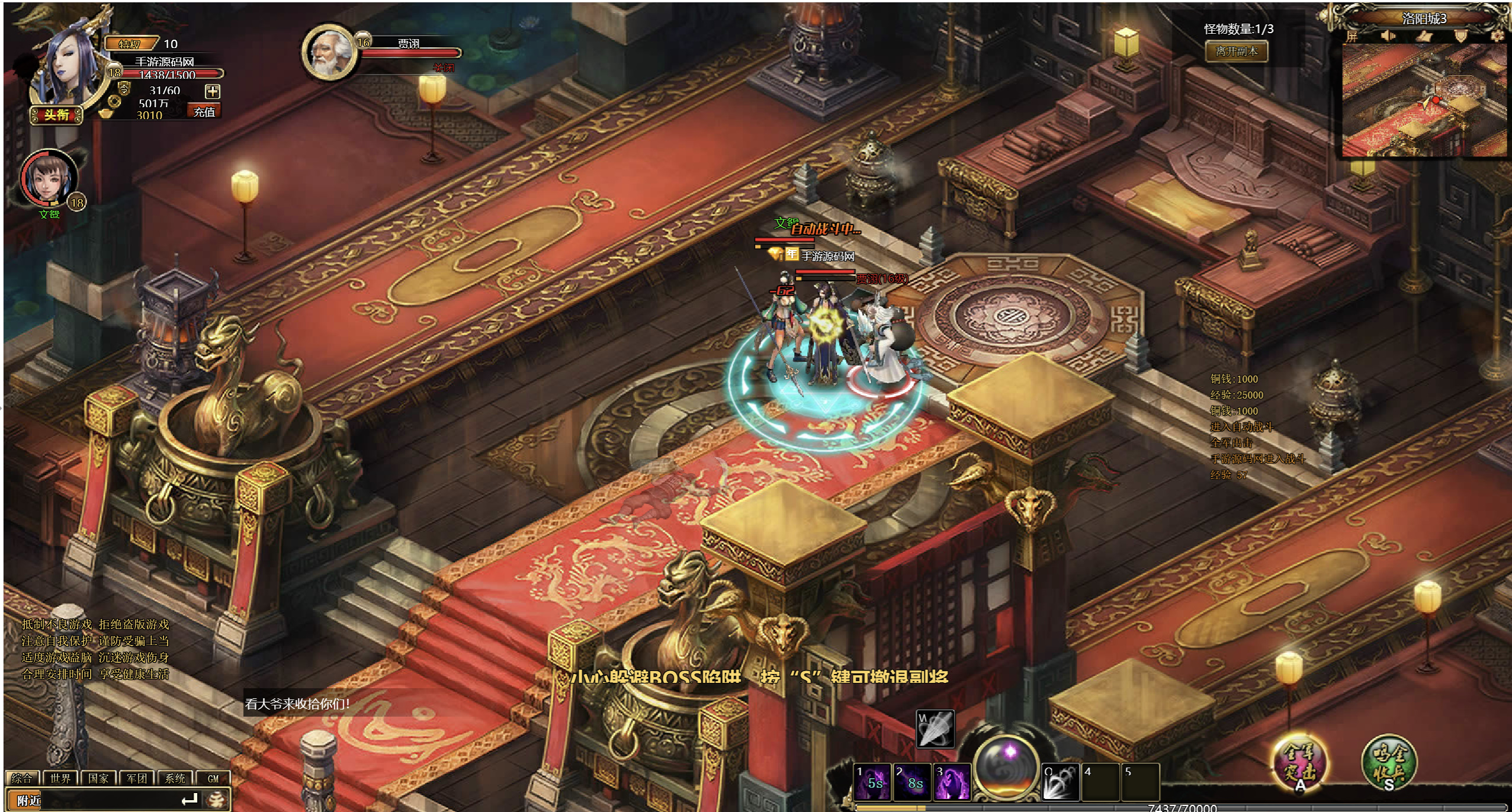Image resolution: width=1512 pixels, height=812 pixels.
Task: Switch to the 系统 chat tab
Action: 175,778
